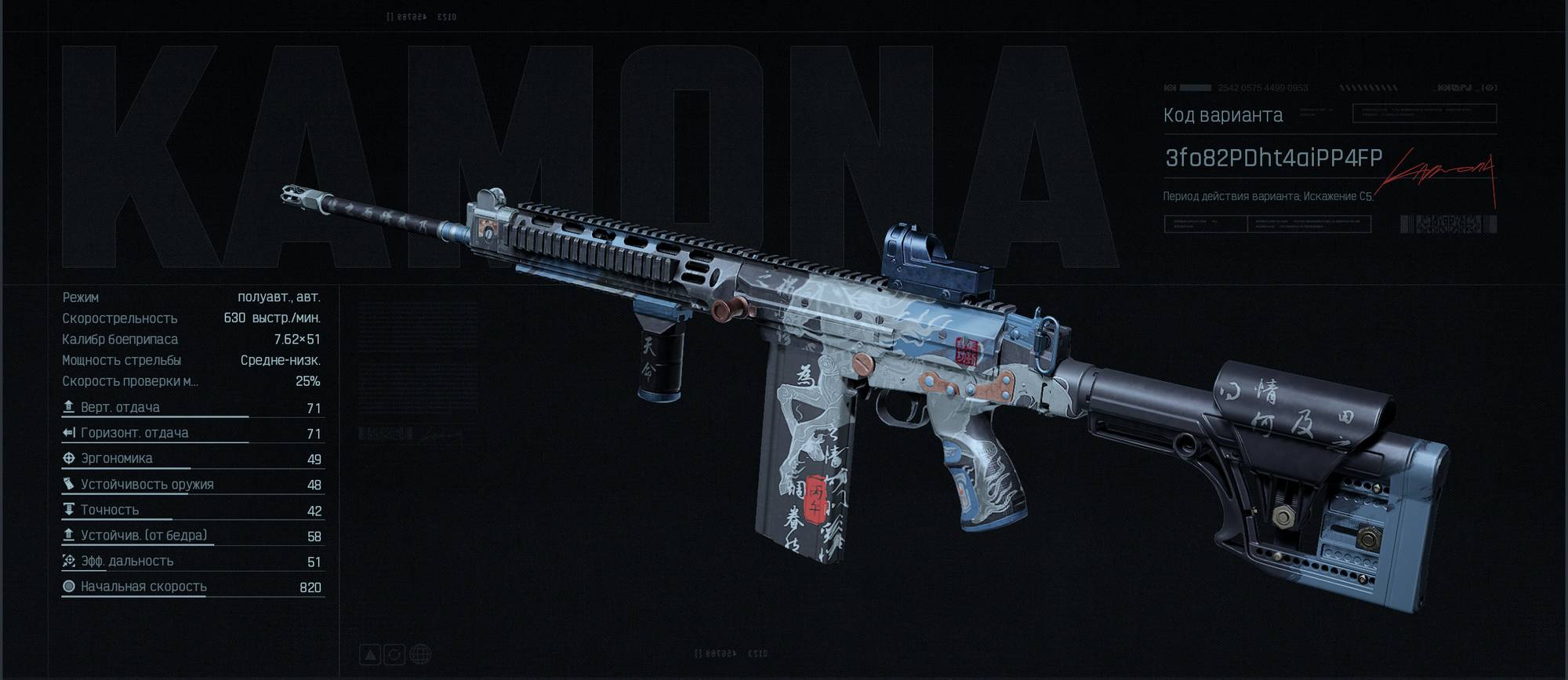1568x680 pixels.
Task: Expand the Режим fire mode selector
Action: click(x=196, y=297)
